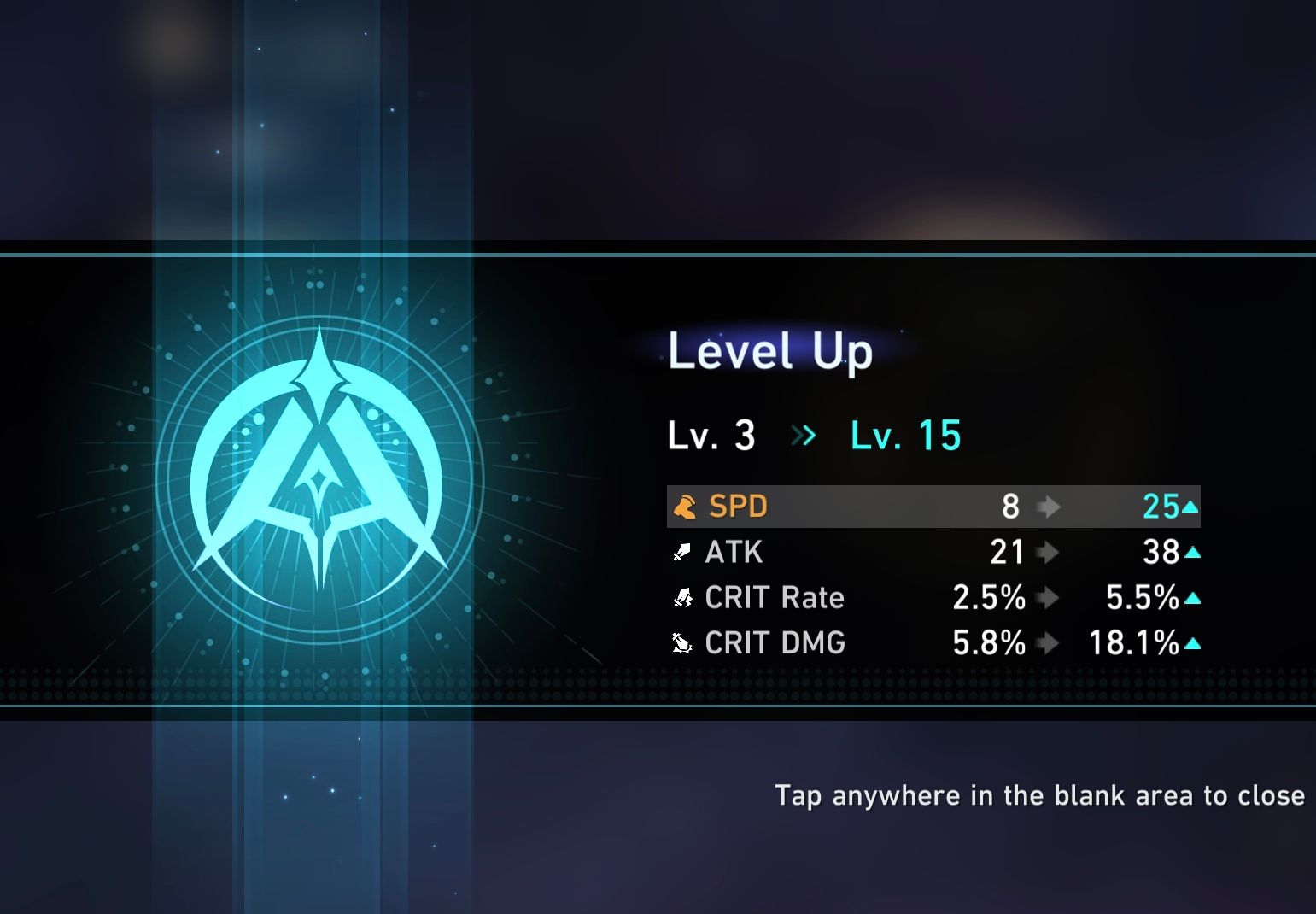Select the CRIT DMG icon
The height and width of the screenshot is (914, 1316).
(x=681, y=643)
